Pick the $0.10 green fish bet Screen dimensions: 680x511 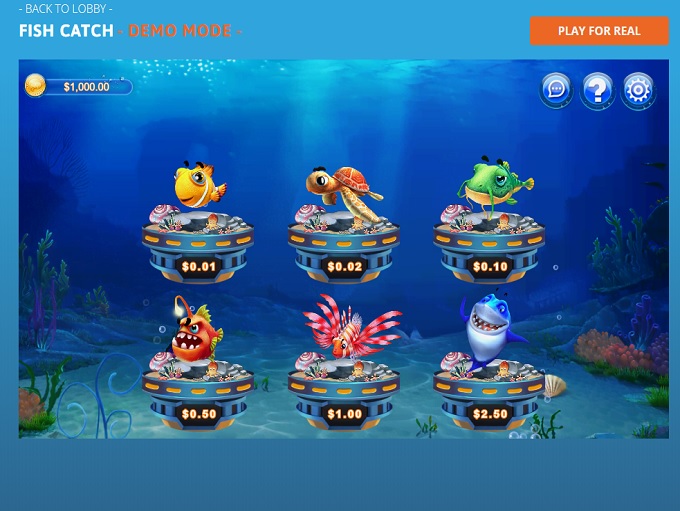coord(489,240)
